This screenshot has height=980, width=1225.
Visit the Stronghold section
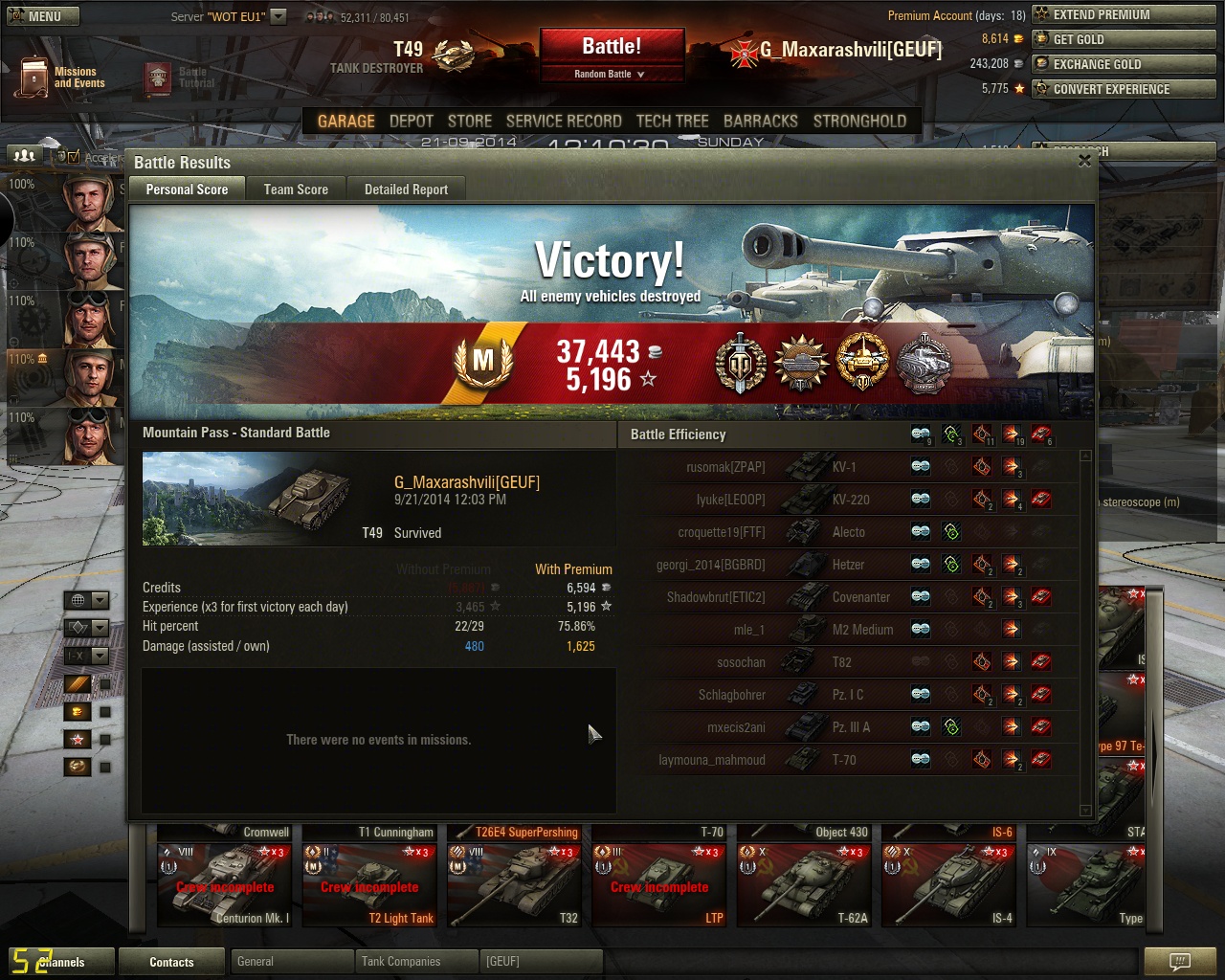coord(859,122)
